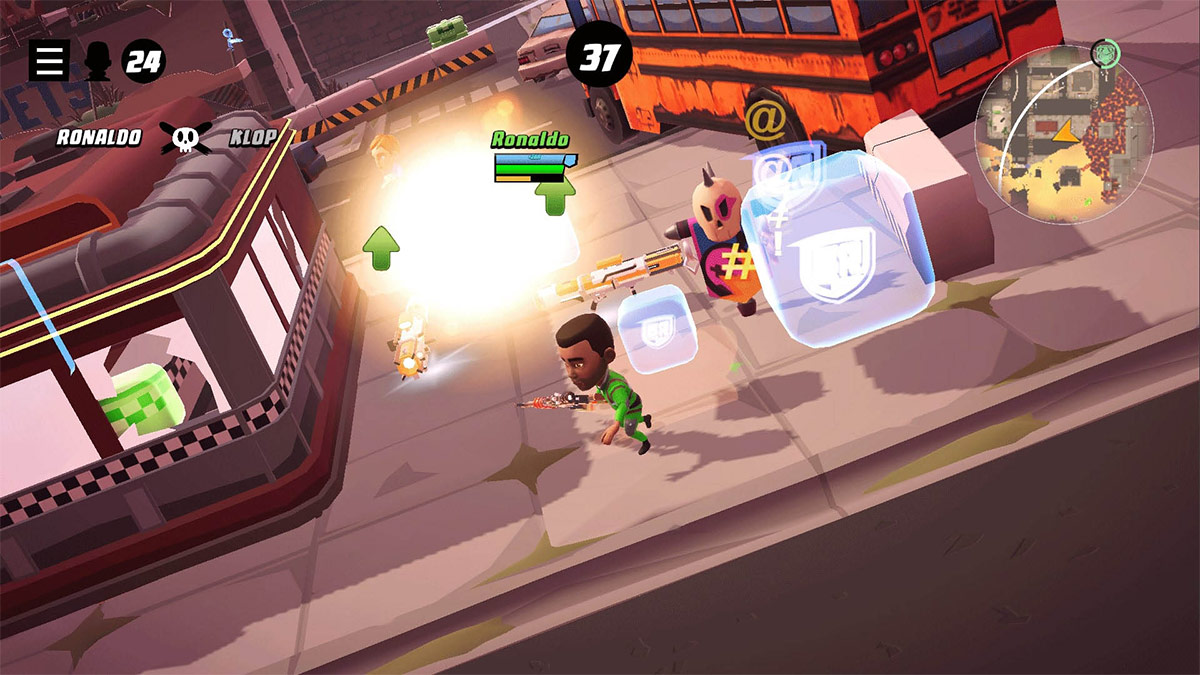The image size is (1200, 675).
Task: Select the players remaining silhouette icon
Action: tap(97, 62)
